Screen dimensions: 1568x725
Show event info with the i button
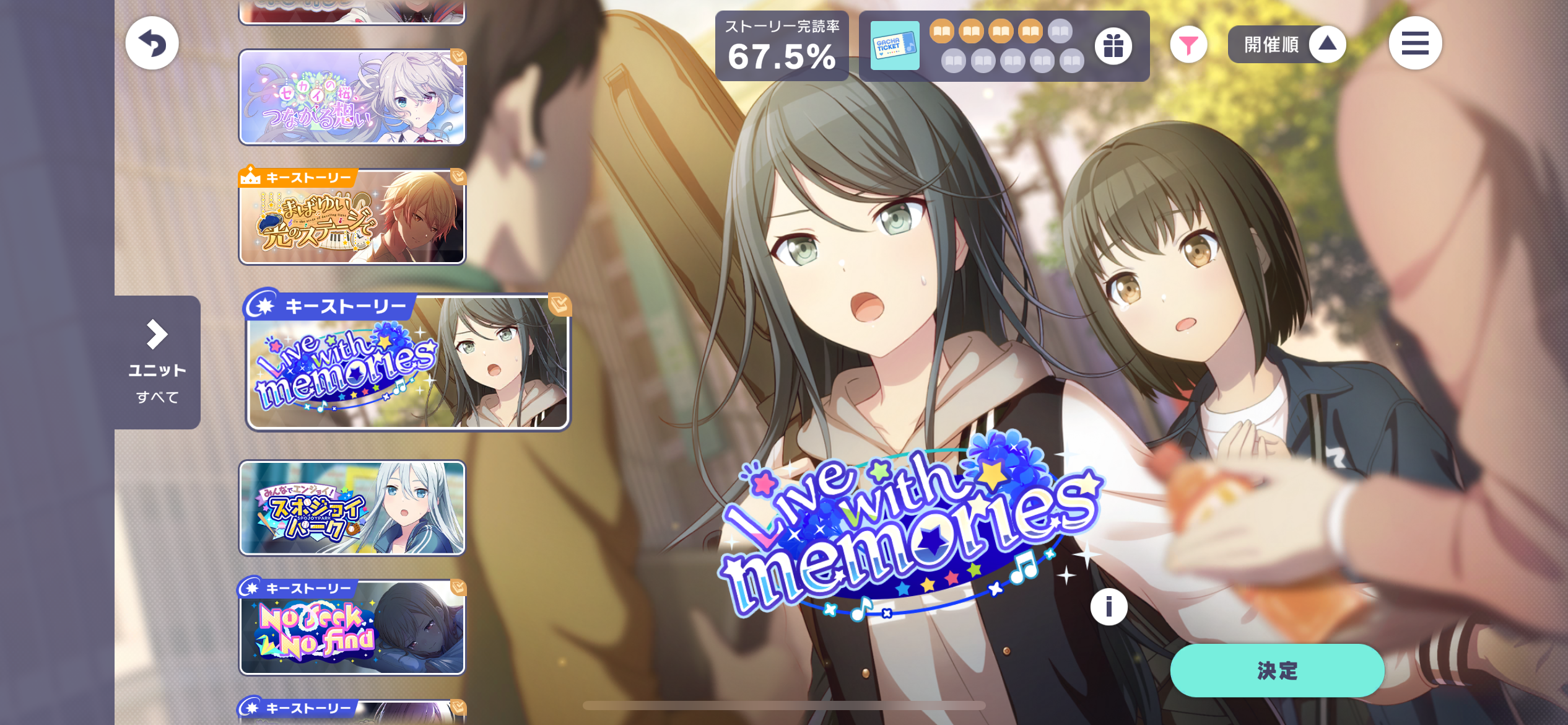[1108, 607]
